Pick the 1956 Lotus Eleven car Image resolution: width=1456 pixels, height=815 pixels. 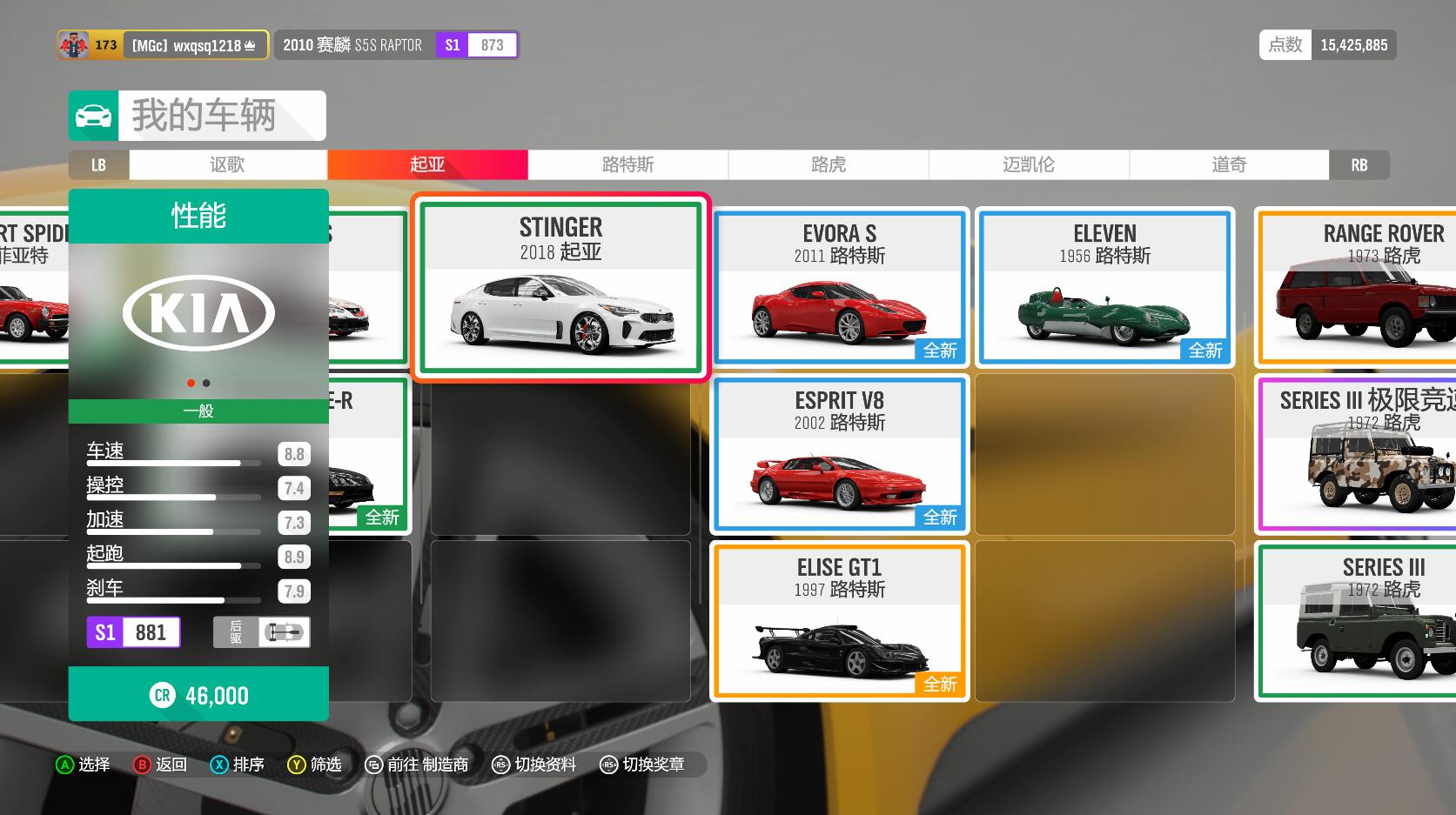[1104, 287]
